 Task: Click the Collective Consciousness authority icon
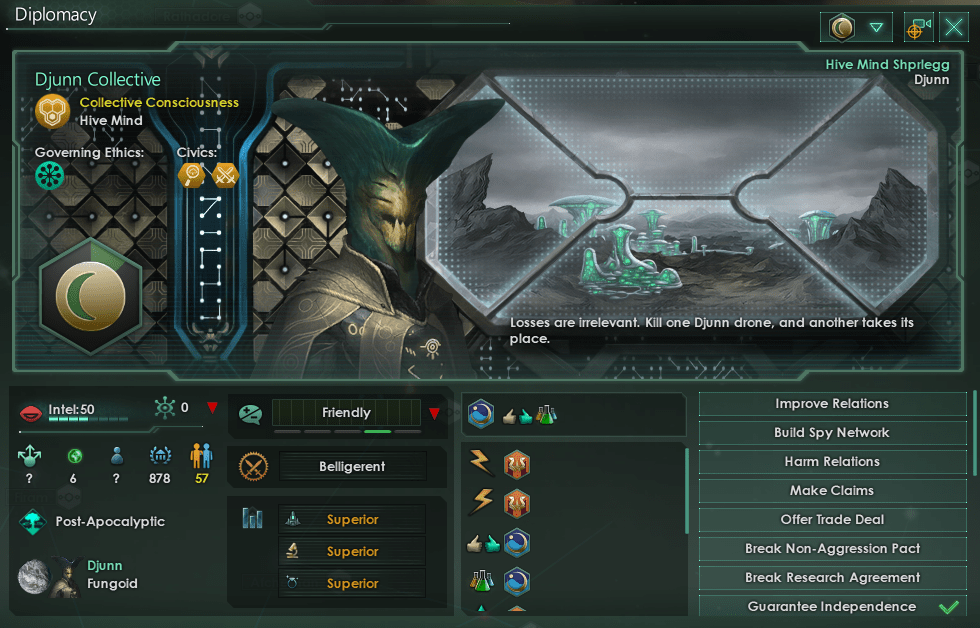(x=52, y=111)
